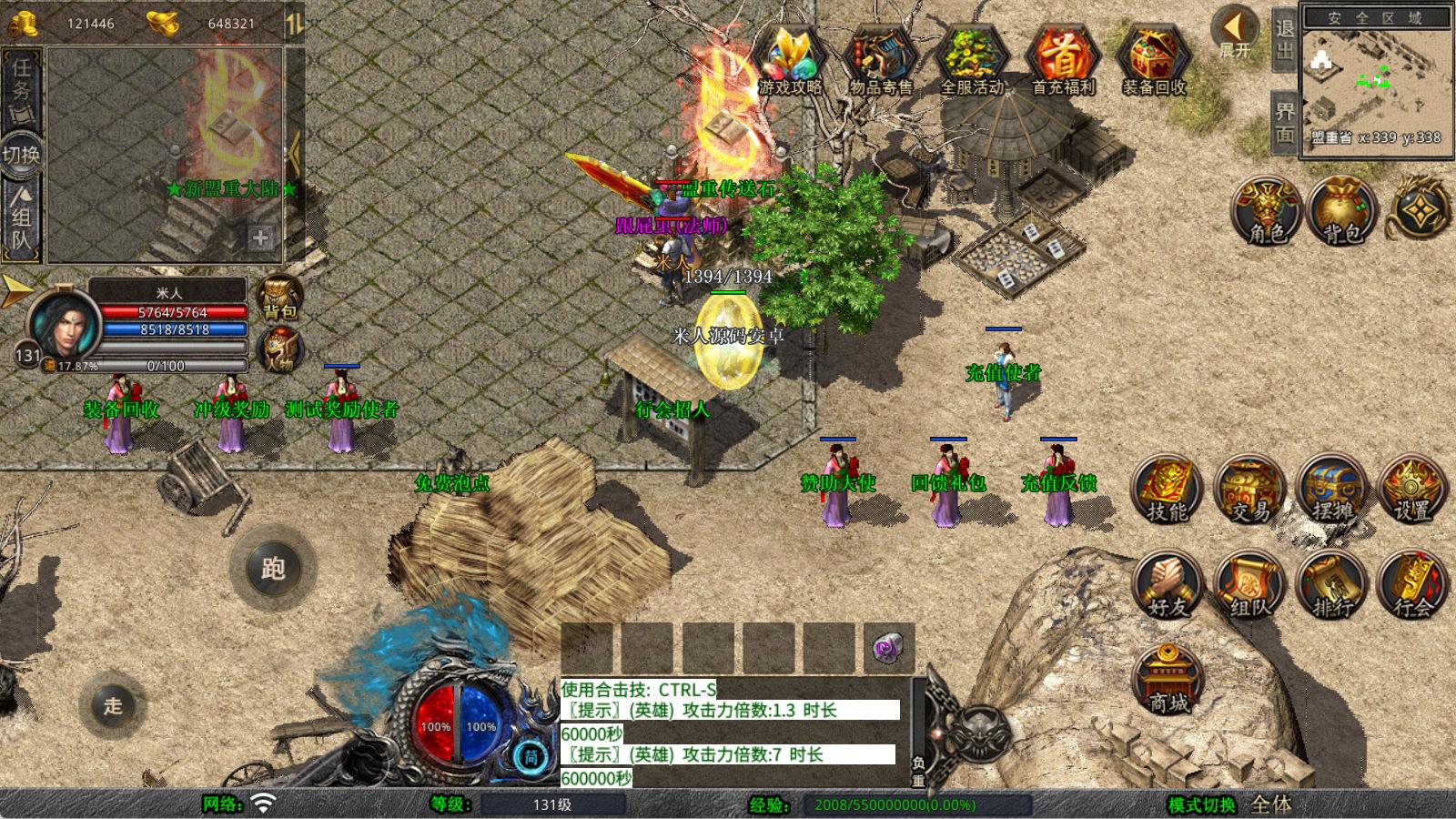Visit the 商城 shop
Screen dimensions: 1456x819
(1168, 680)
